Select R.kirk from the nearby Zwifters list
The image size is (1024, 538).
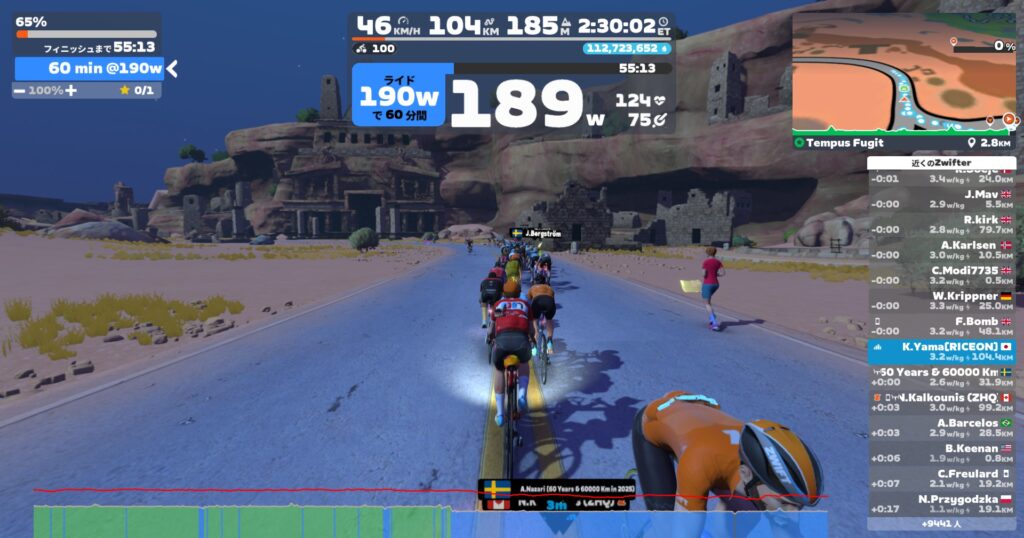coord(941,224)
